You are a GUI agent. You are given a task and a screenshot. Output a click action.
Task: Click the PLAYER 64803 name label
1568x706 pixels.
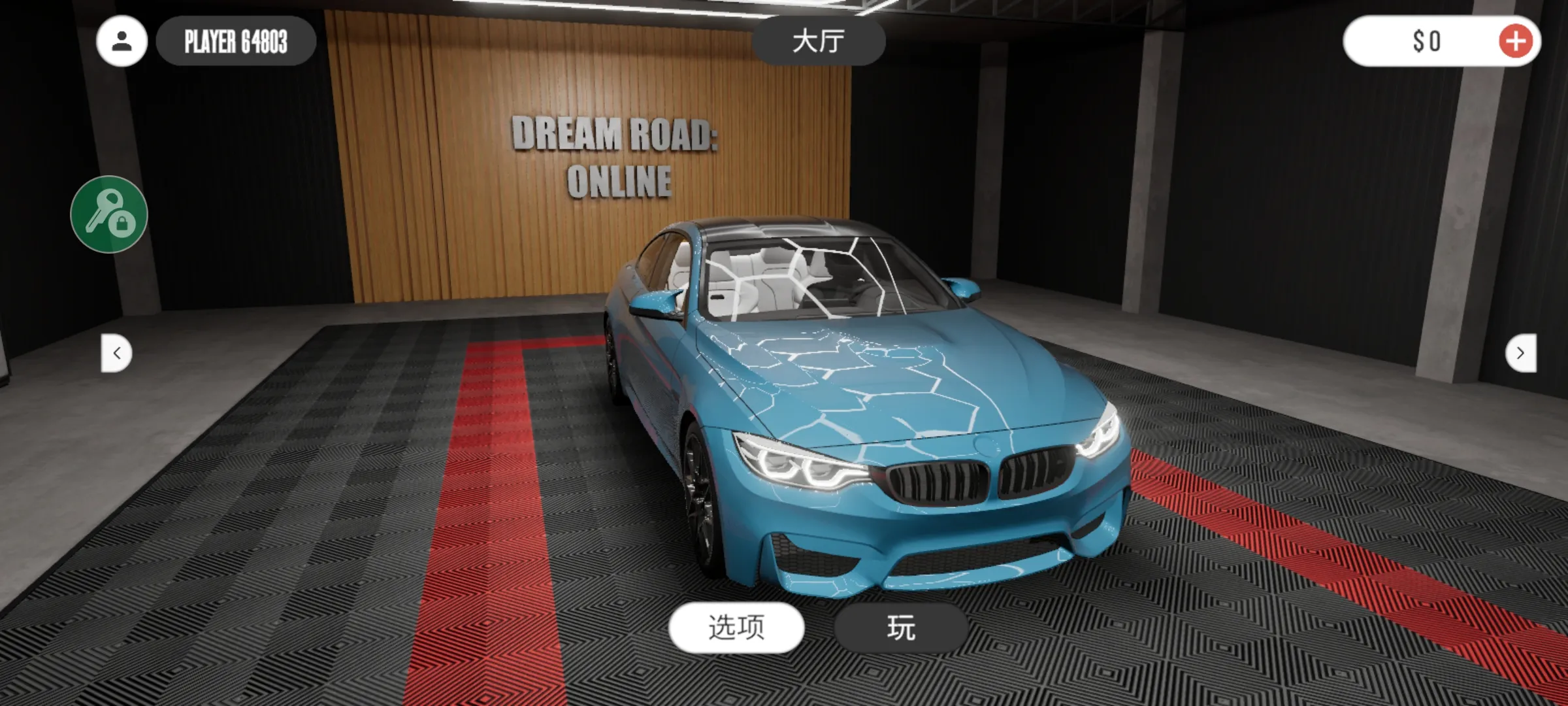[236, 41]
